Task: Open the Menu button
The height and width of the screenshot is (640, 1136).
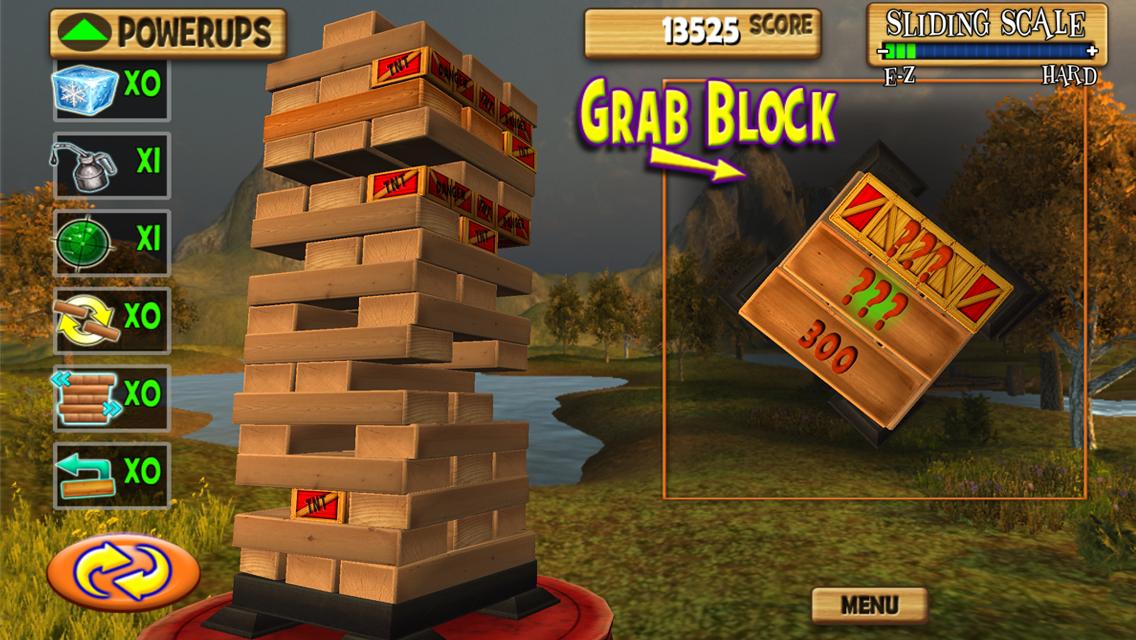Action: [868, 605]
